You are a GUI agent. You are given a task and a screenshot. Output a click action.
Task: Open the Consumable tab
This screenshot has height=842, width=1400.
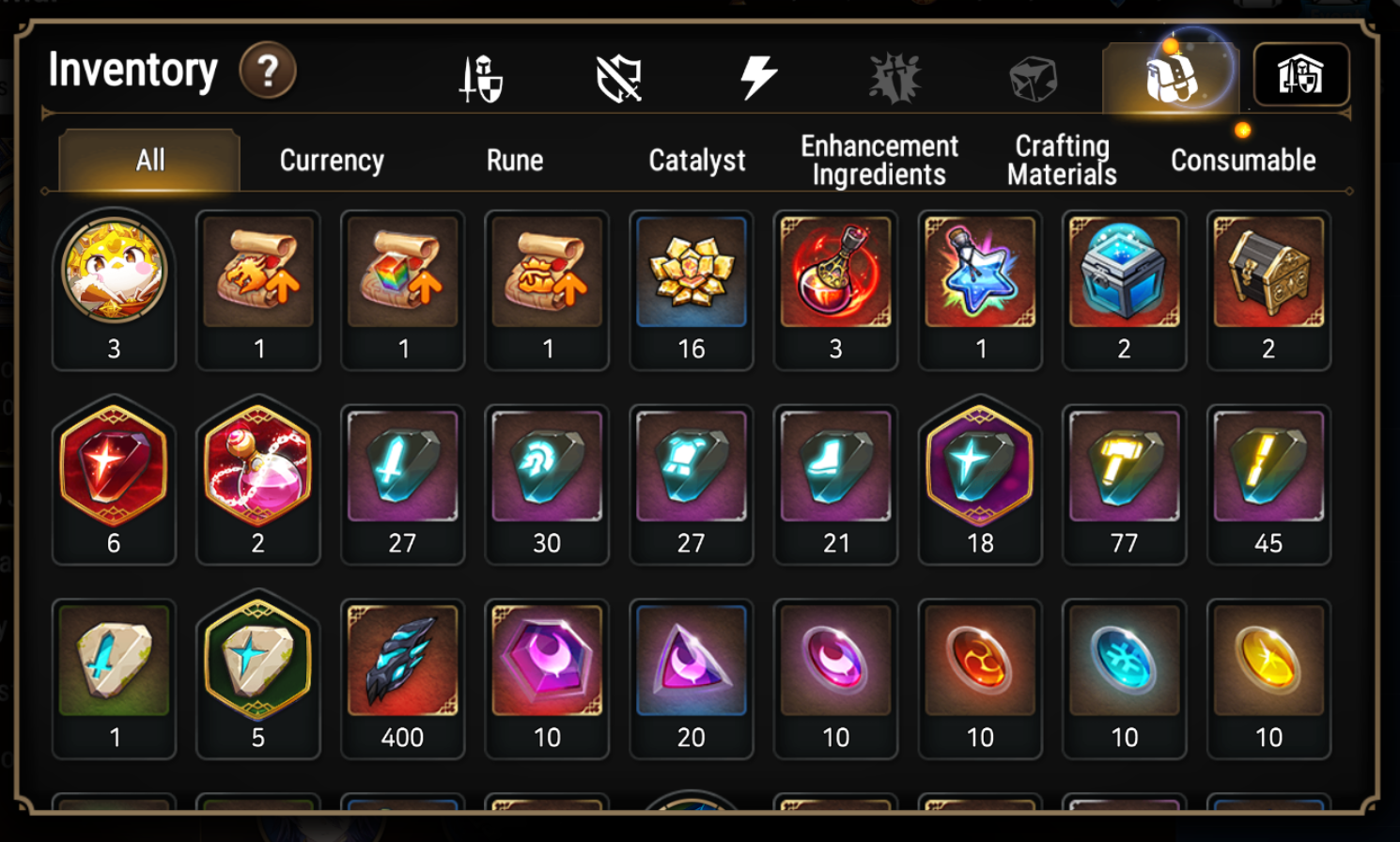[x=1242, y=160]
